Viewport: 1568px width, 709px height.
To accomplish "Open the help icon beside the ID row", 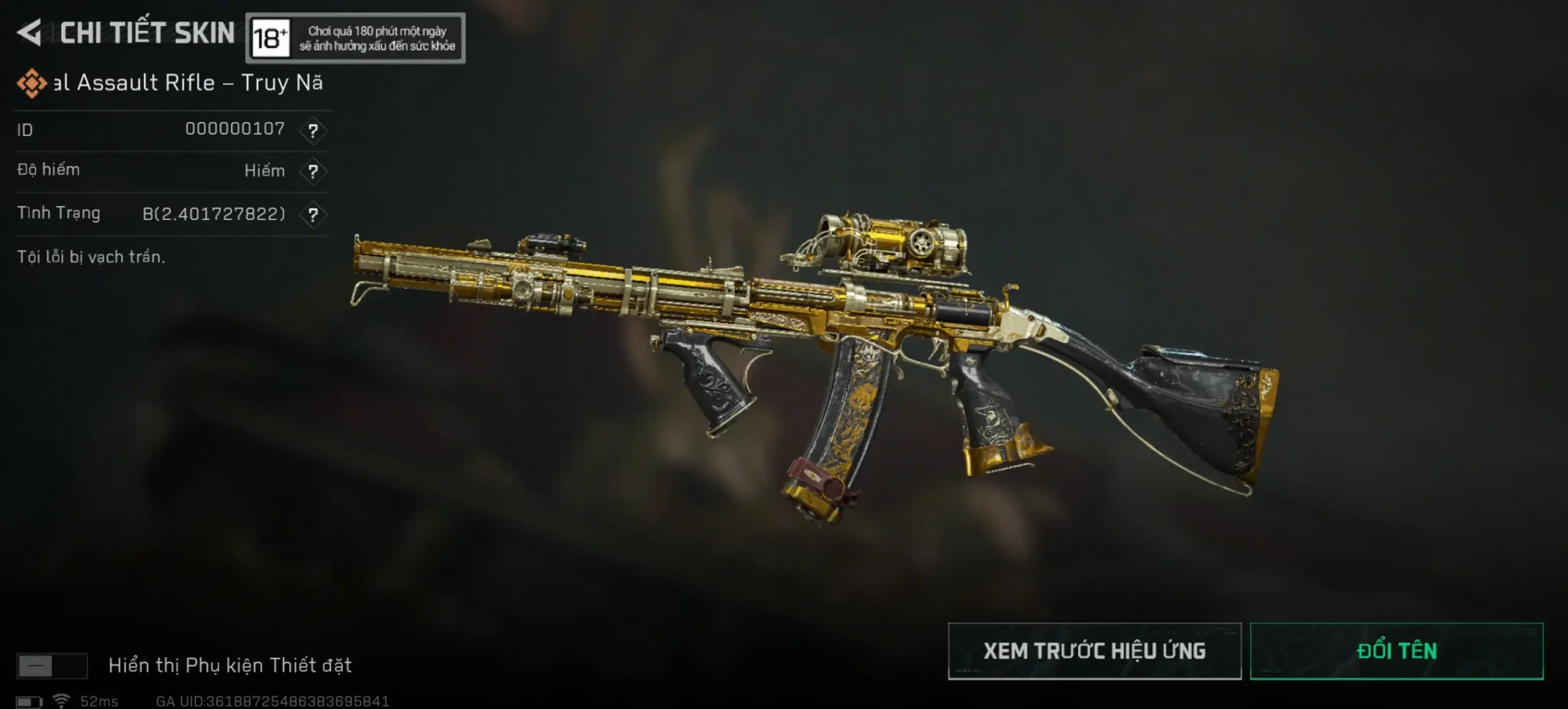I will 313,130.
